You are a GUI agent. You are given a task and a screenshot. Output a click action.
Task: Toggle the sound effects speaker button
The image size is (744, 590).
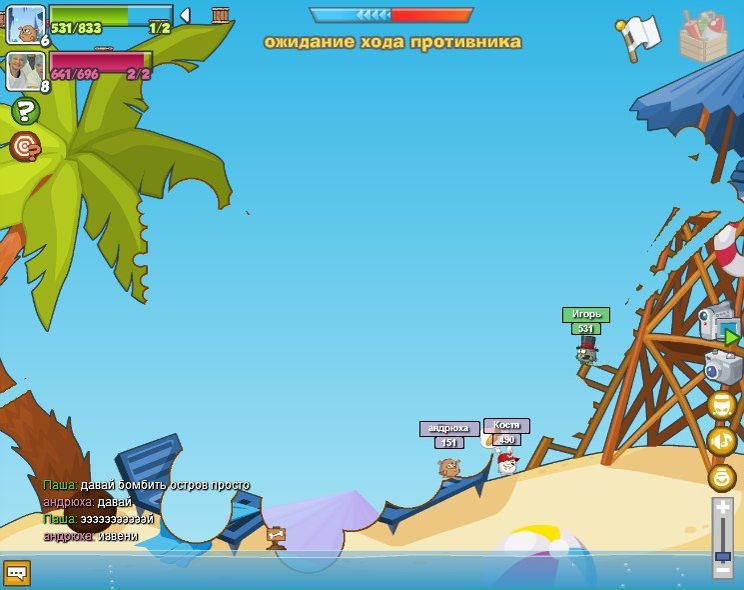(x=722, y=405)
